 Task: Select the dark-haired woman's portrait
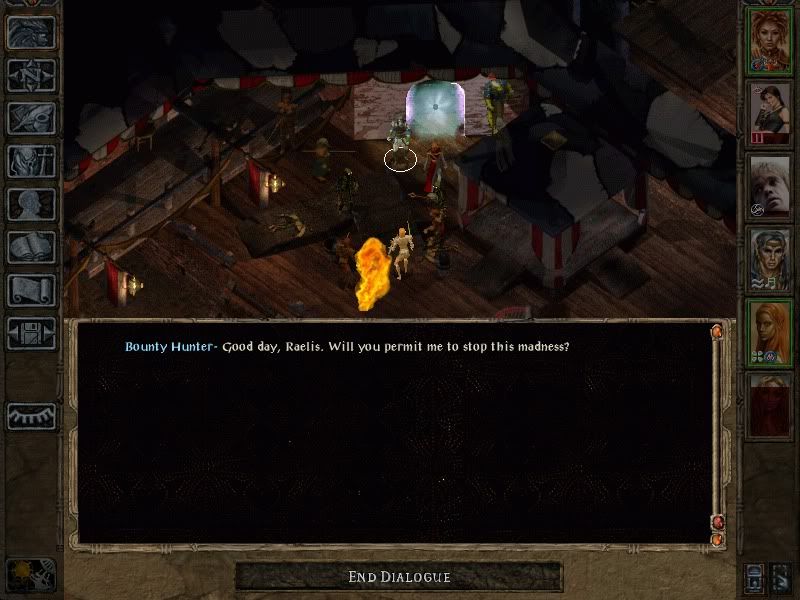coord(770,114)
